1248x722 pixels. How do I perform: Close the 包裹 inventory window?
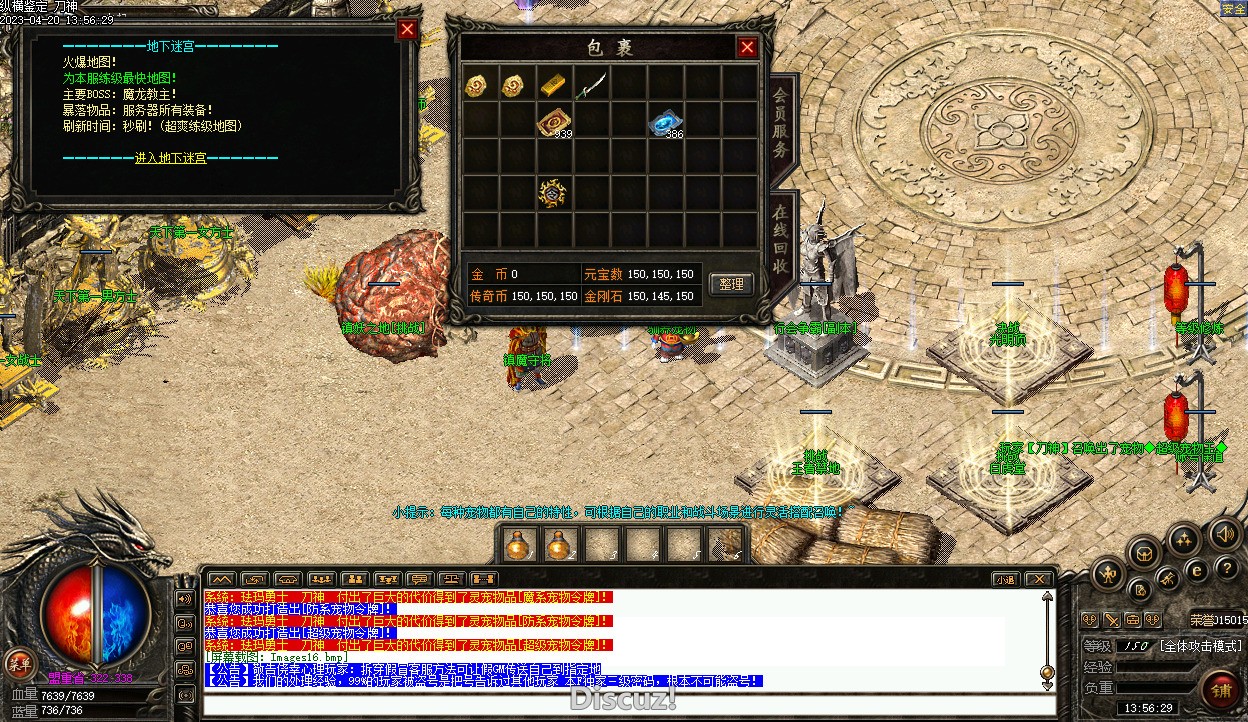pos(747,47)
